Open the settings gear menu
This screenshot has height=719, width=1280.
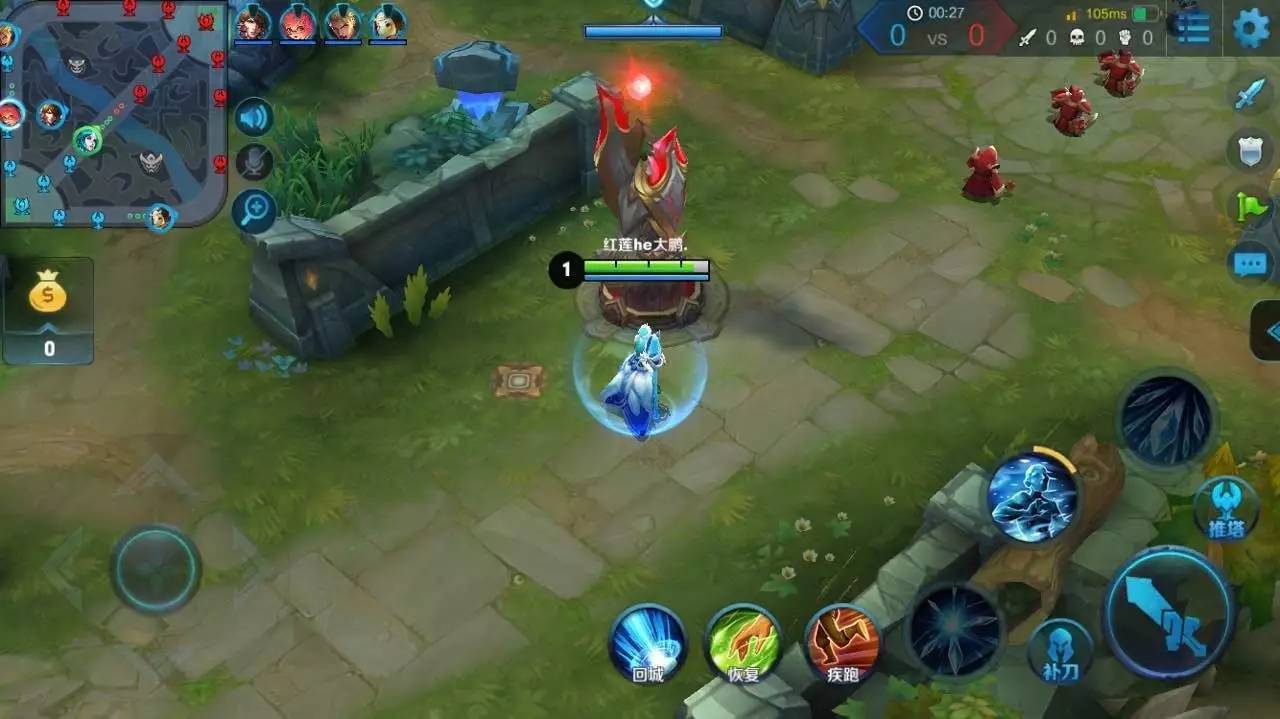click(x=1250, y=28)
